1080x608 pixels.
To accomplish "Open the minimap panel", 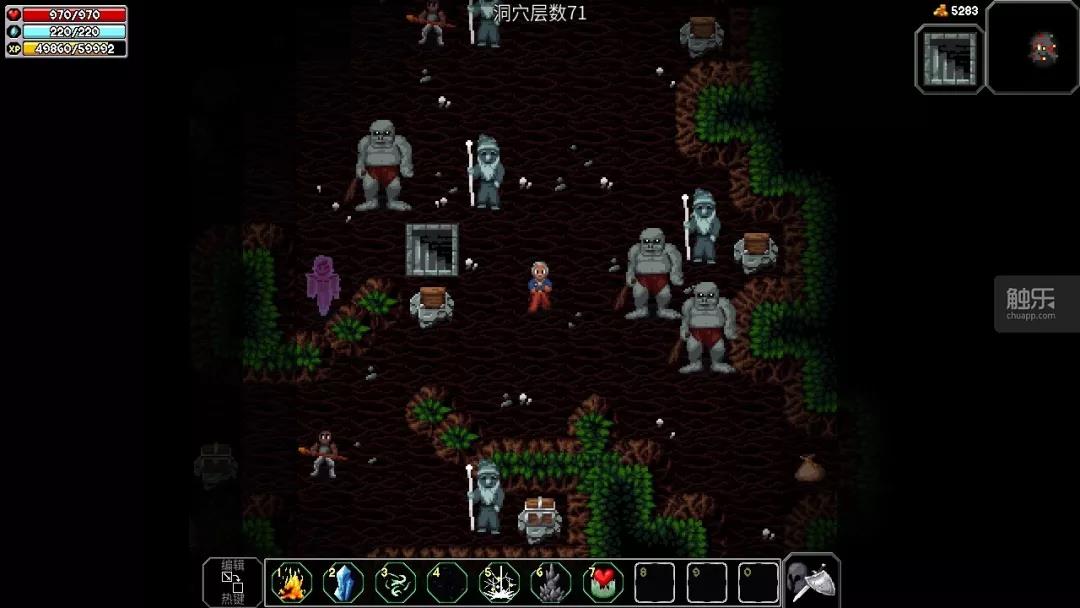I will [x=1033, y=47].
